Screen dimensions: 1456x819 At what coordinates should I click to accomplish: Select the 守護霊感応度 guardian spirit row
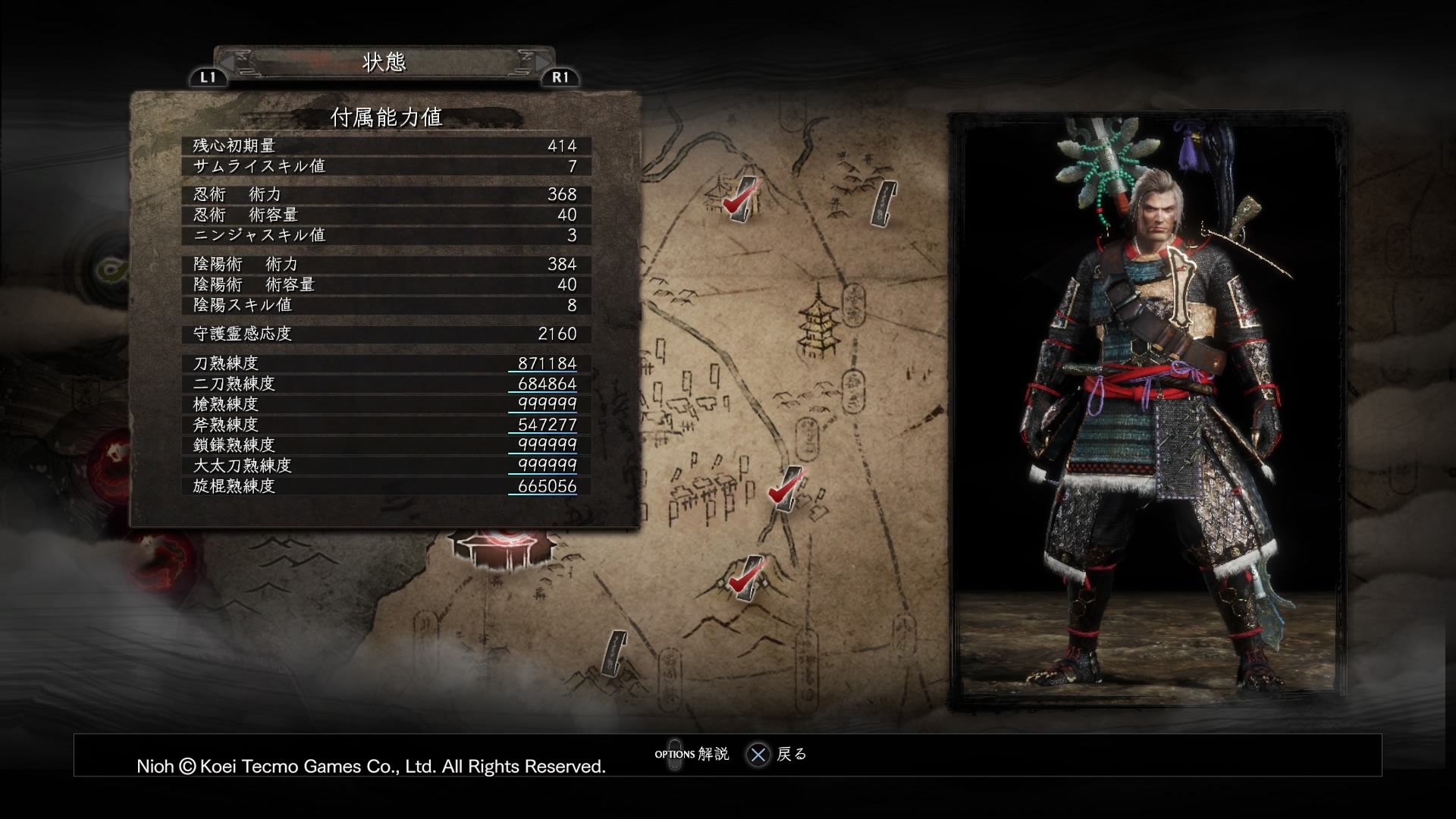click(385, 334)
